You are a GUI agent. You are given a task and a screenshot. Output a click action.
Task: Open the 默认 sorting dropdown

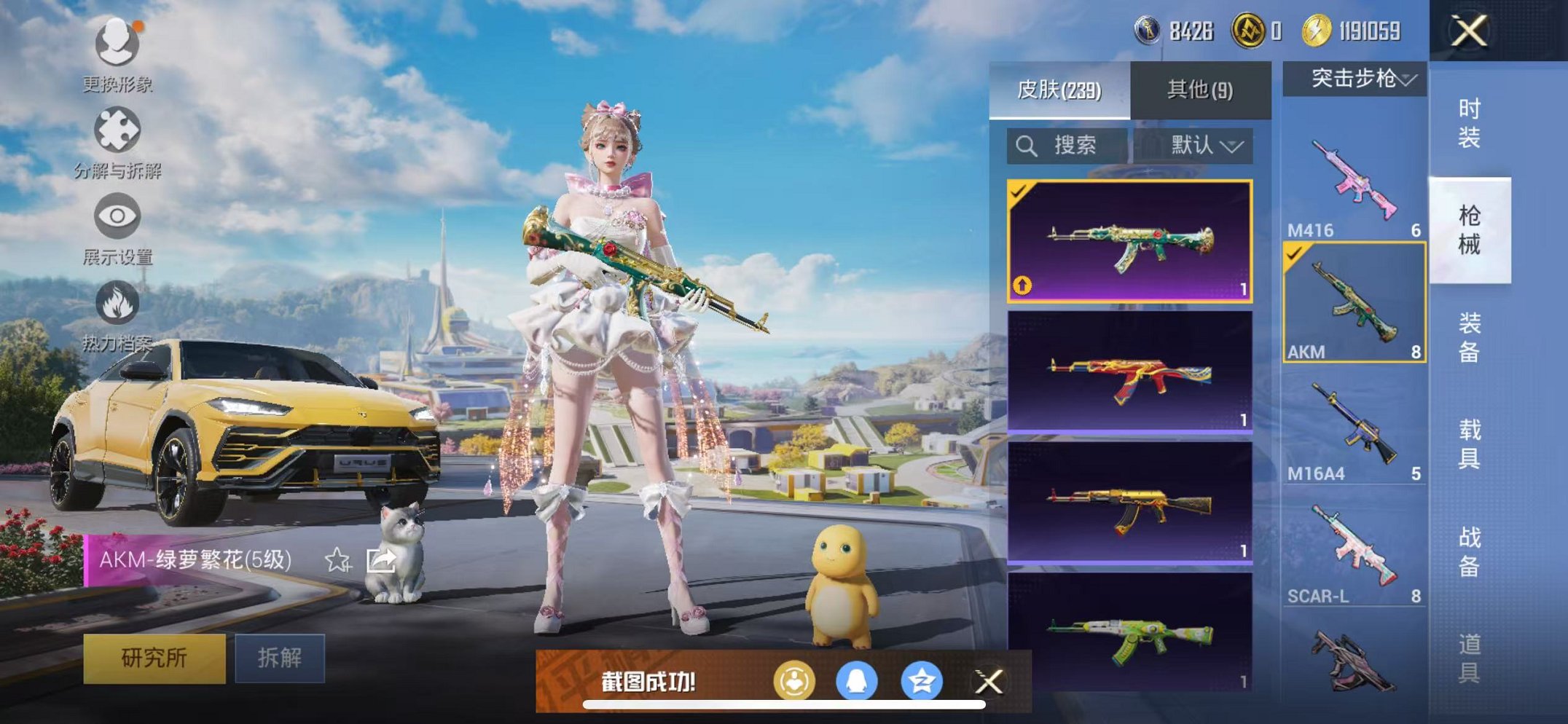pos(1206,145)
